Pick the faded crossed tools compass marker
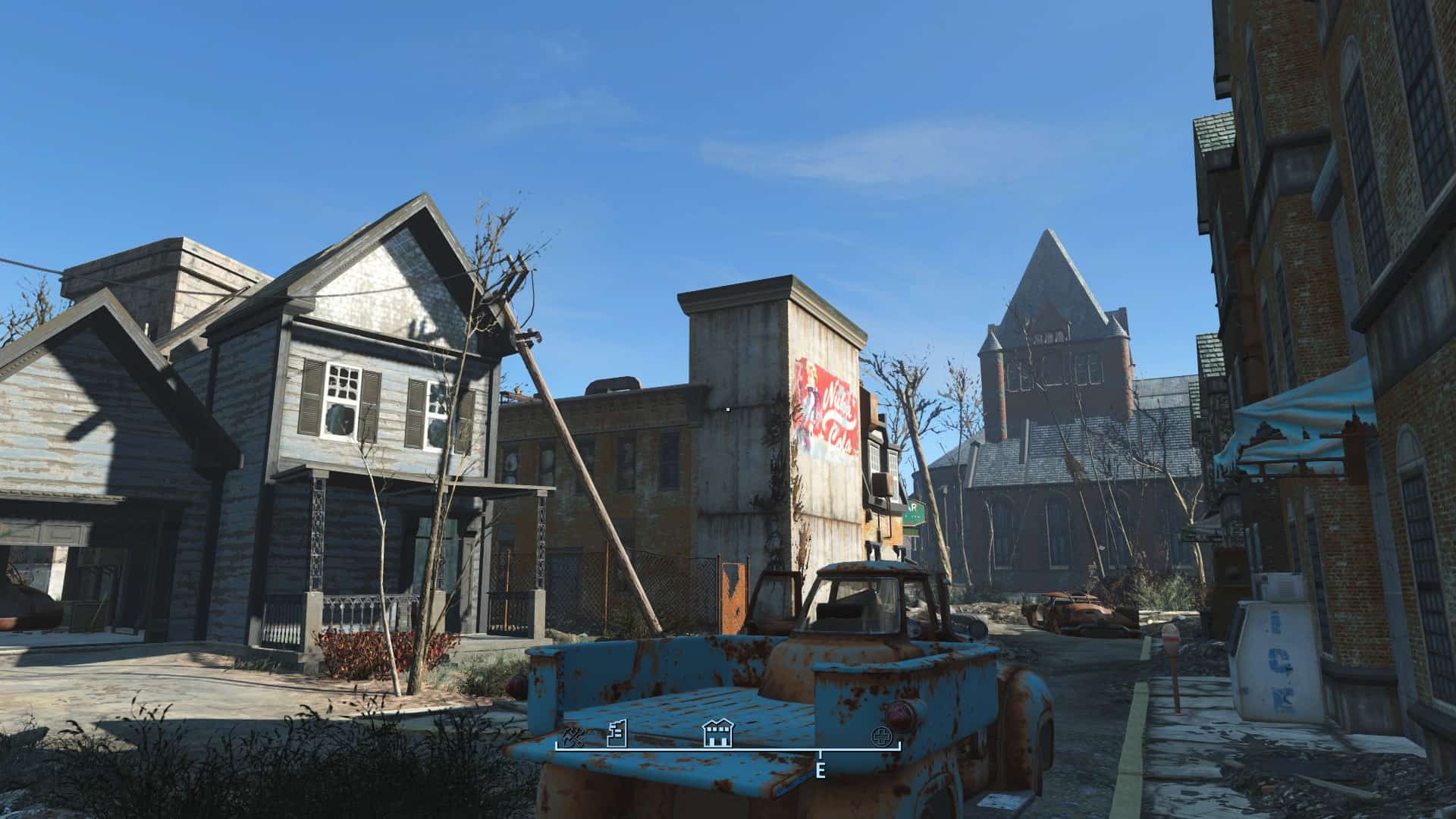Screen dimensions: 1456x819 (x=573, y=736)
